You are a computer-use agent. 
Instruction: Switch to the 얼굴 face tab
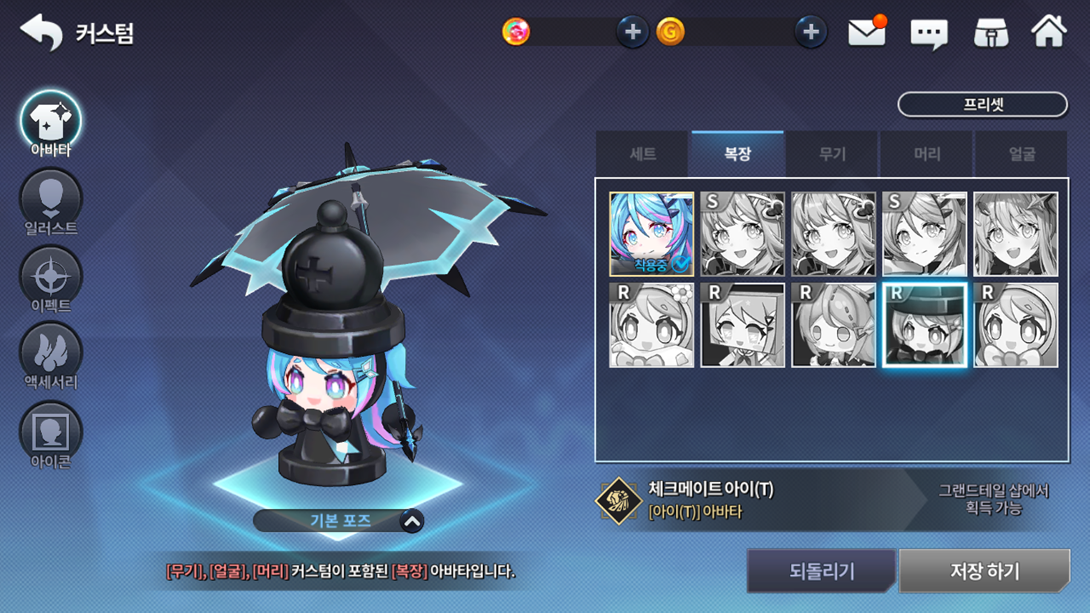tap(1021, 154)
